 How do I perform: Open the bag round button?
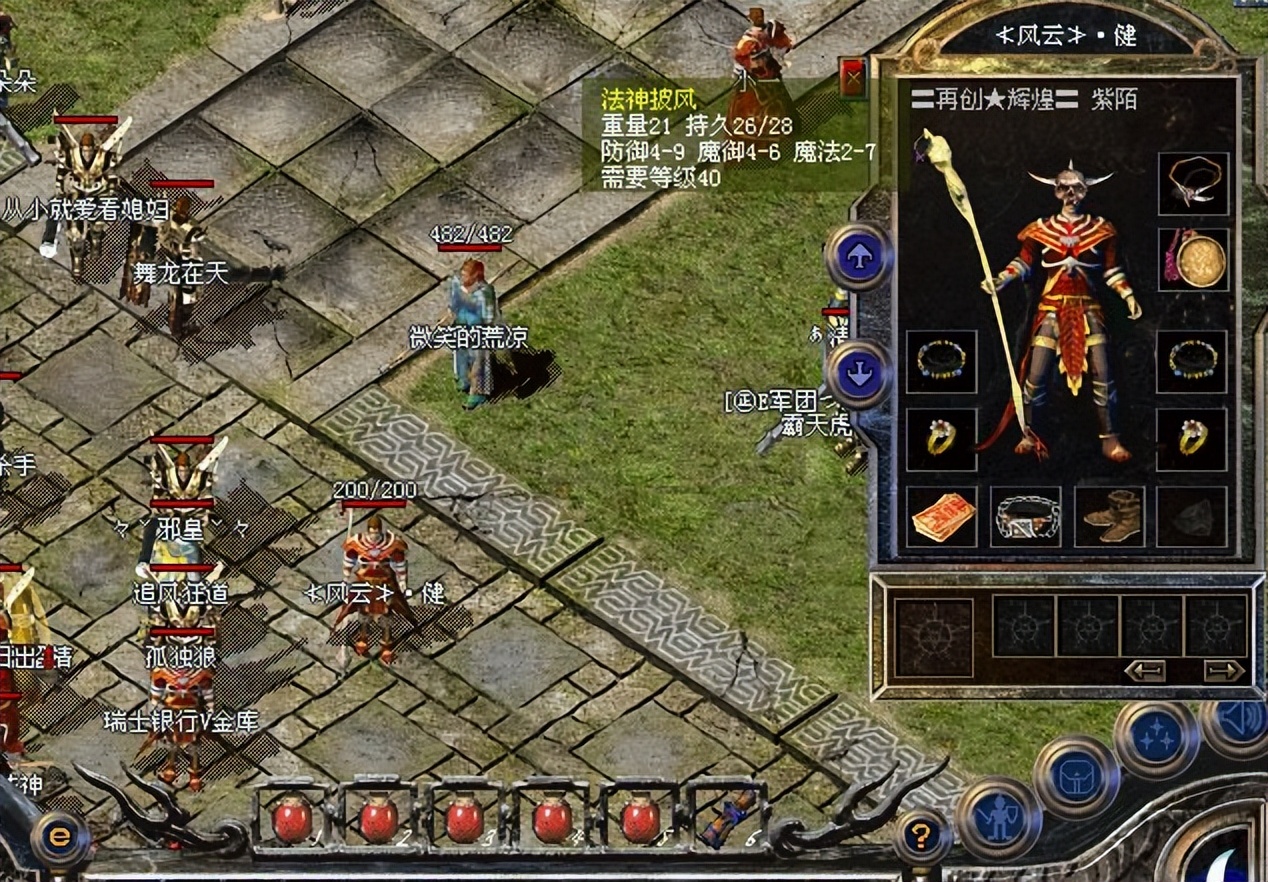coord(1077,778)
